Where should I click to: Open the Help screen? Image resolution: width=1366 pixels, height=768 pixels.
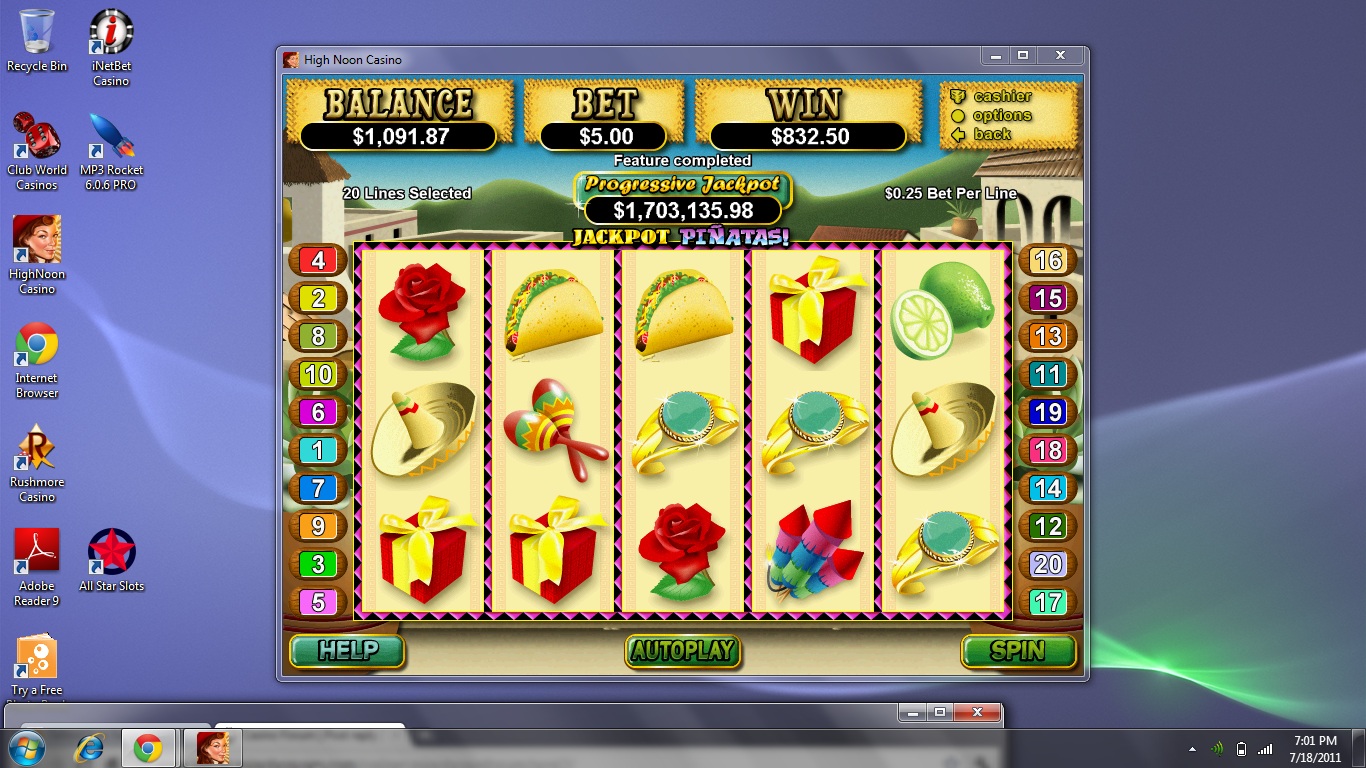(x=347, y=651)
